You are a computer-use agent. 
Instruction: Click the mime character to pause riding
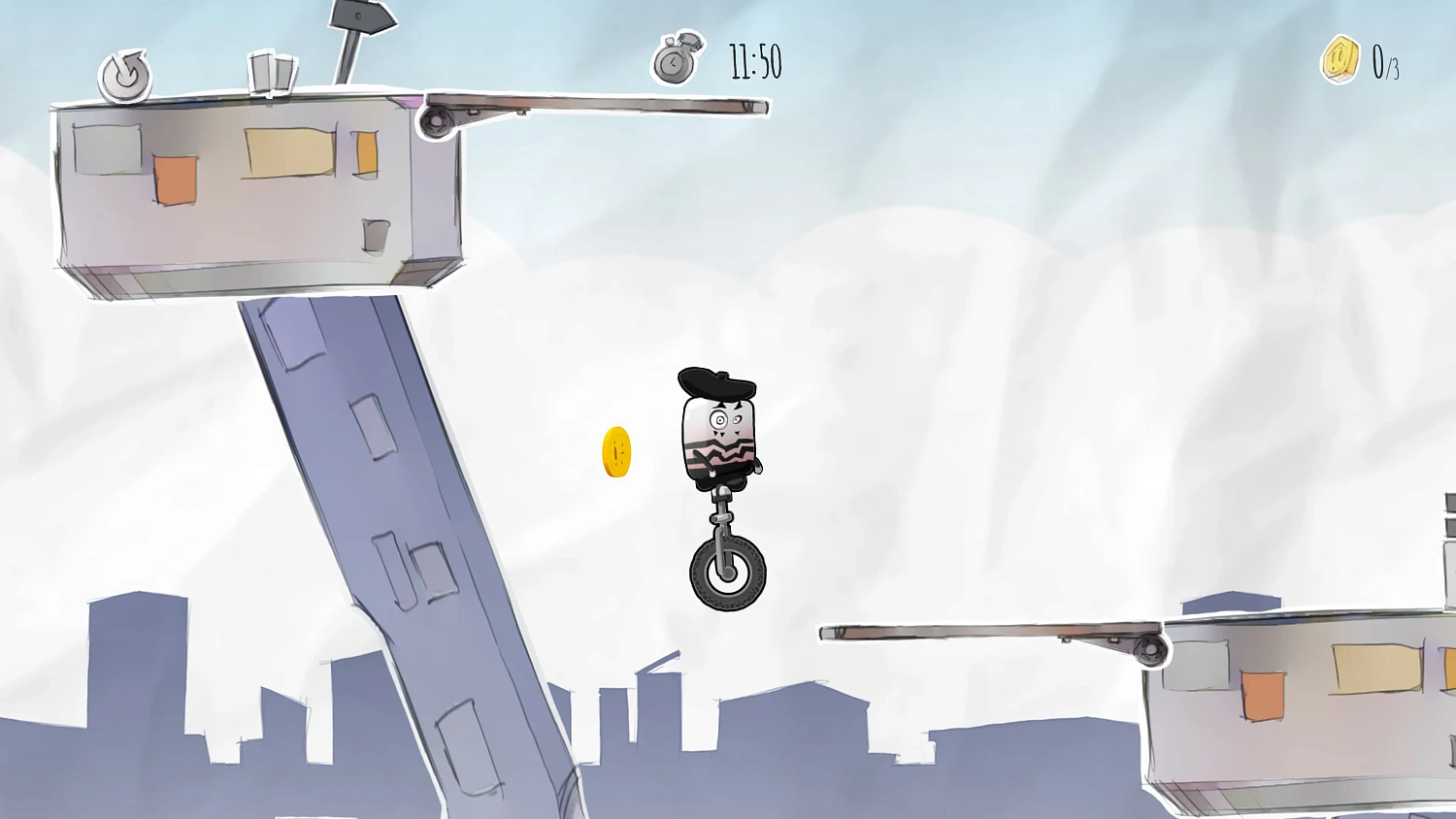(x=718, y=437)
